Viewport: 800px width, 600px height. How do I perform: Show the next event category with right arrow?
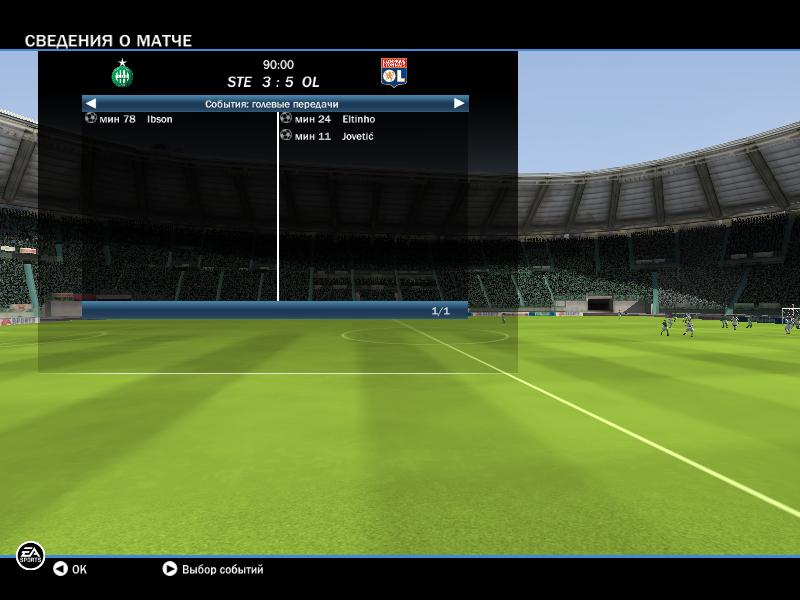(459, 103)
